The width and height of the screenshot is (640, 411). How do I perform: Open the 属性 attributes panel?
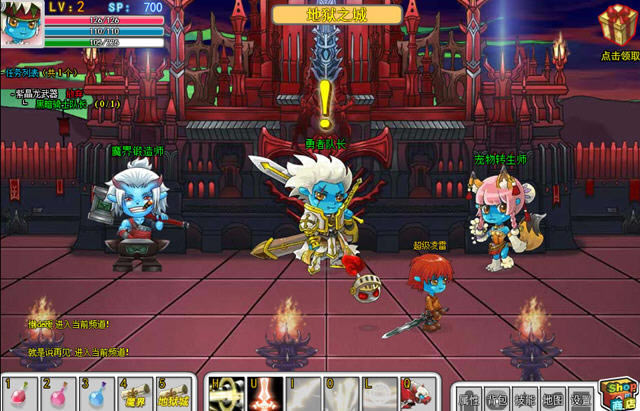pos(469,397)
